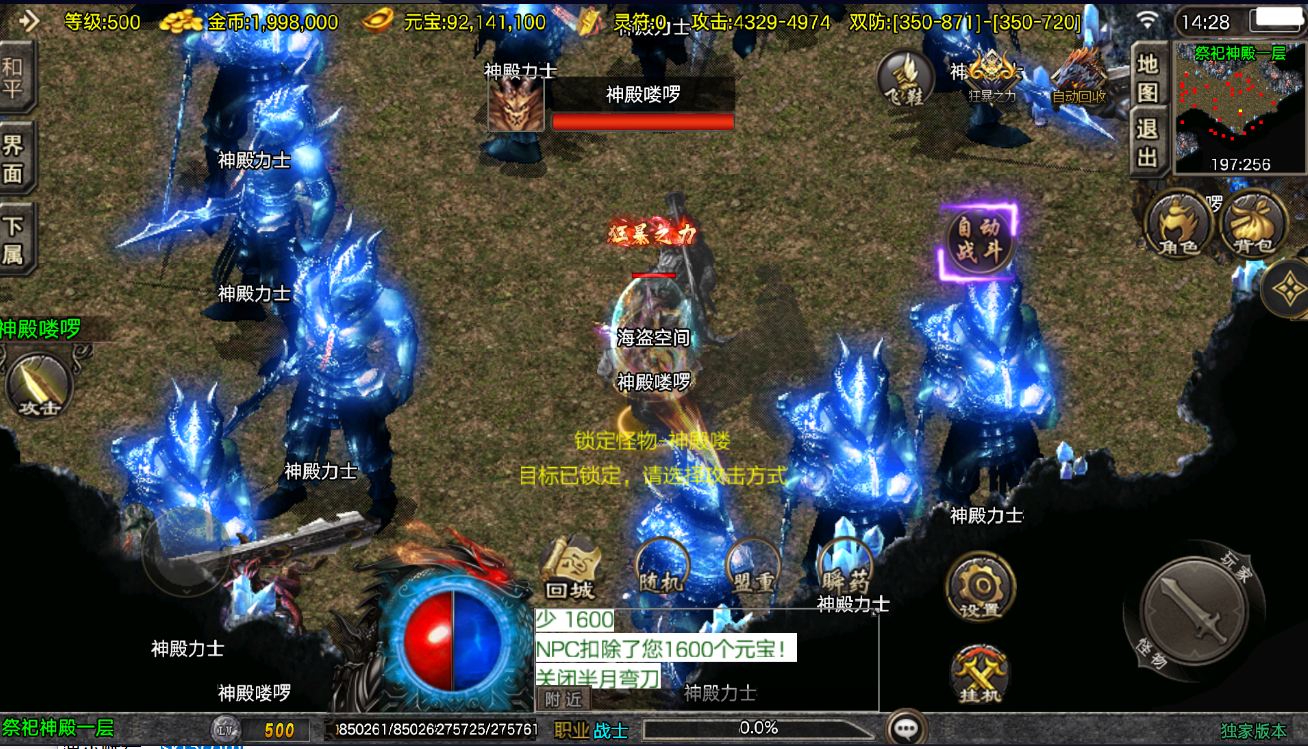This screenshot has height=749, width=1308.
Task: Use the 飞鞋 flying shoes icon
Action: [905, 78]
